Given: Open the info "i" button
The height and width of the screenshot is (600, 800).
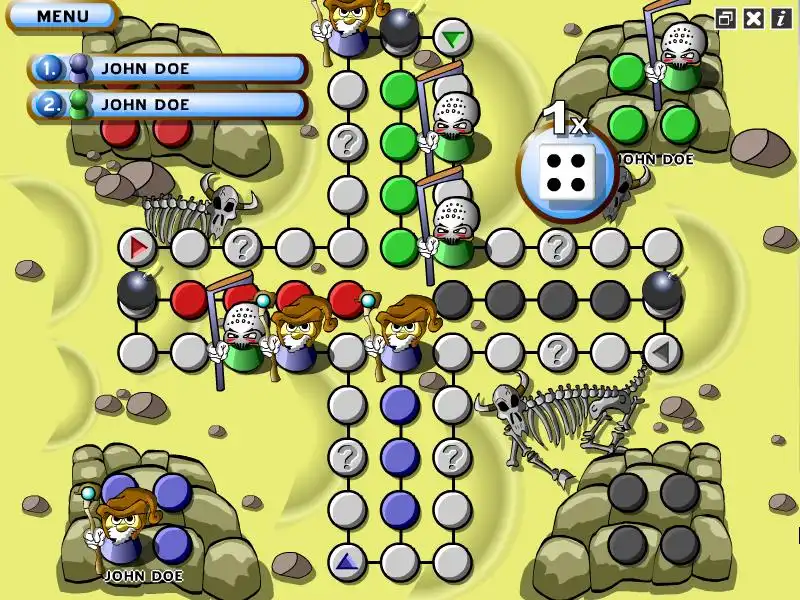Looking at the screenshot, I should (x=780, y=18).
